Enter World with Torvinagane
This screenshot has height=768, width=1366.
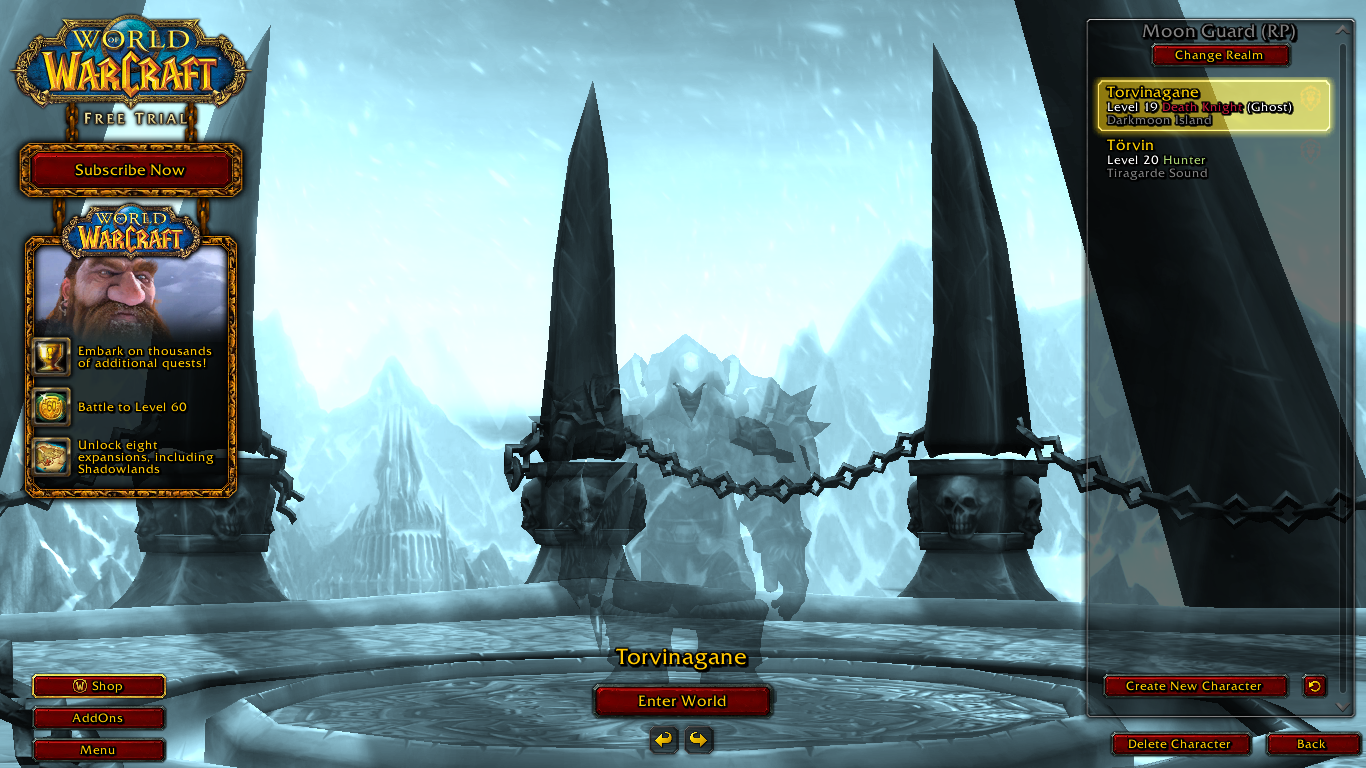682,701
